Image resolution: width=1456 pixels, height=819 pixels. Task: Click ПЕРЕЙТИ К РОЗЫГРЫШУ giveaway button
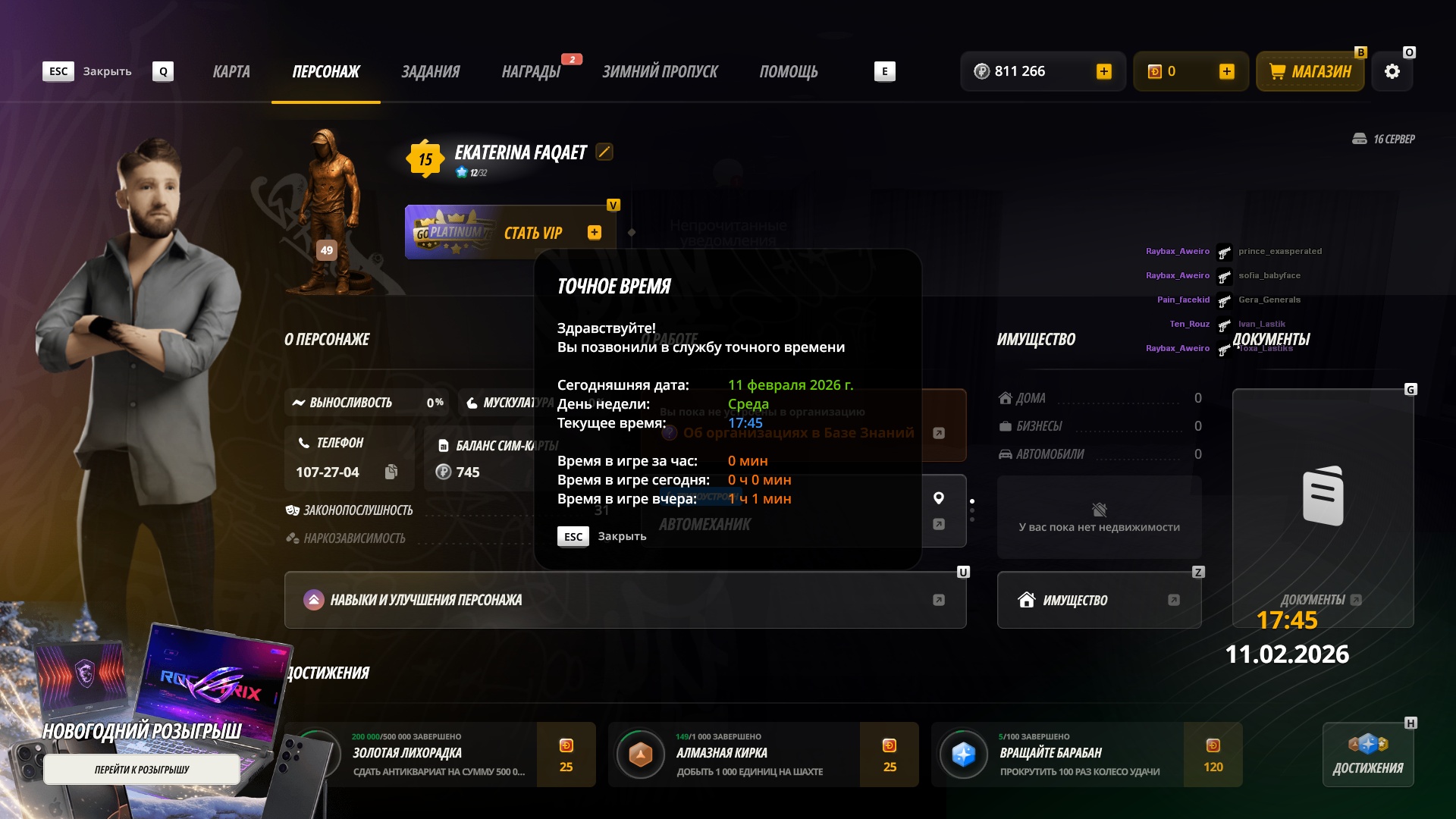(x=142, y=770)
